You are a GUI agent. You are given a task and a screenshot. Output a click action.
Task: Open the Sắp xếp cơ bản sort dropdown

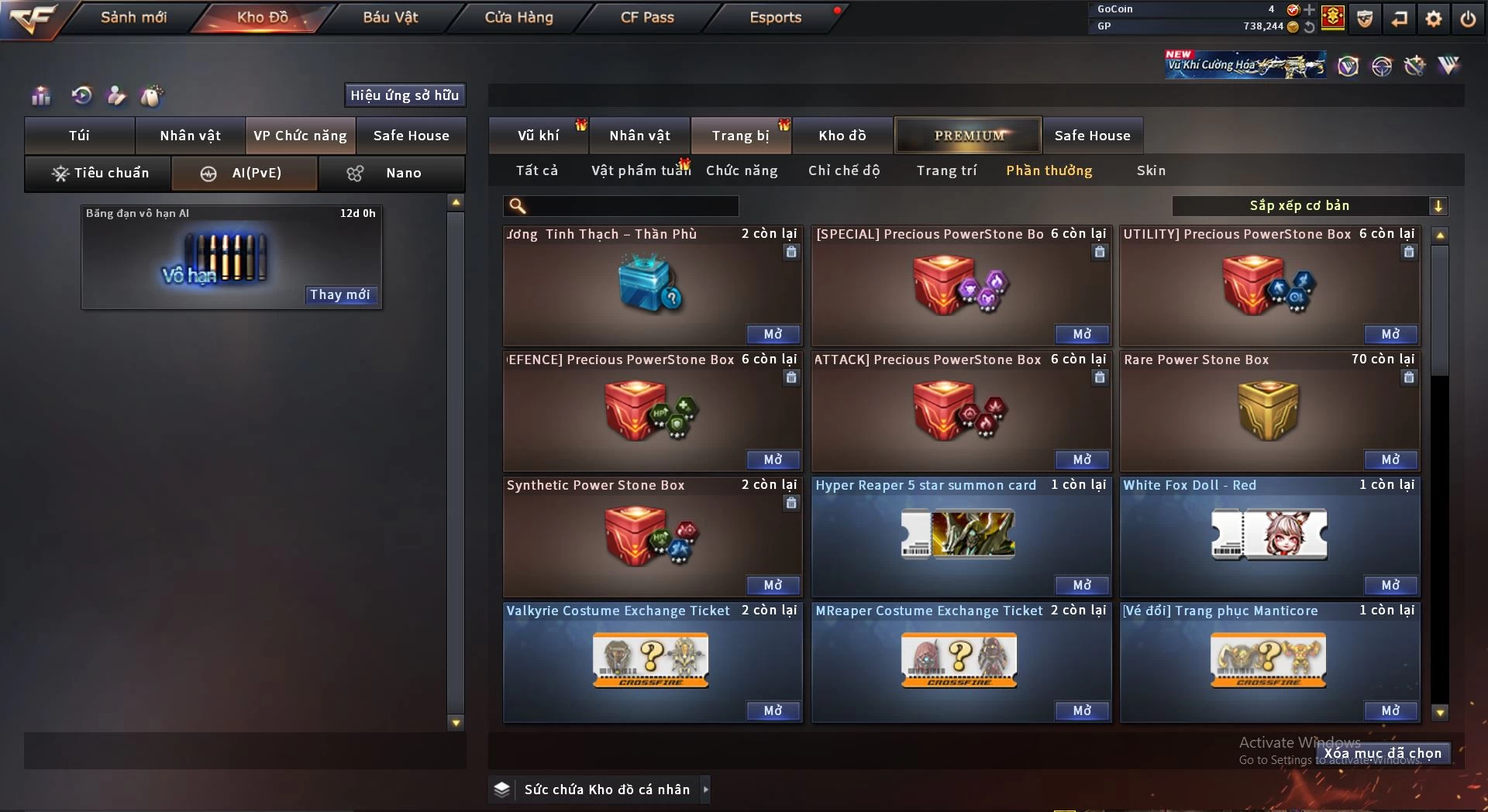(1309, 206)
